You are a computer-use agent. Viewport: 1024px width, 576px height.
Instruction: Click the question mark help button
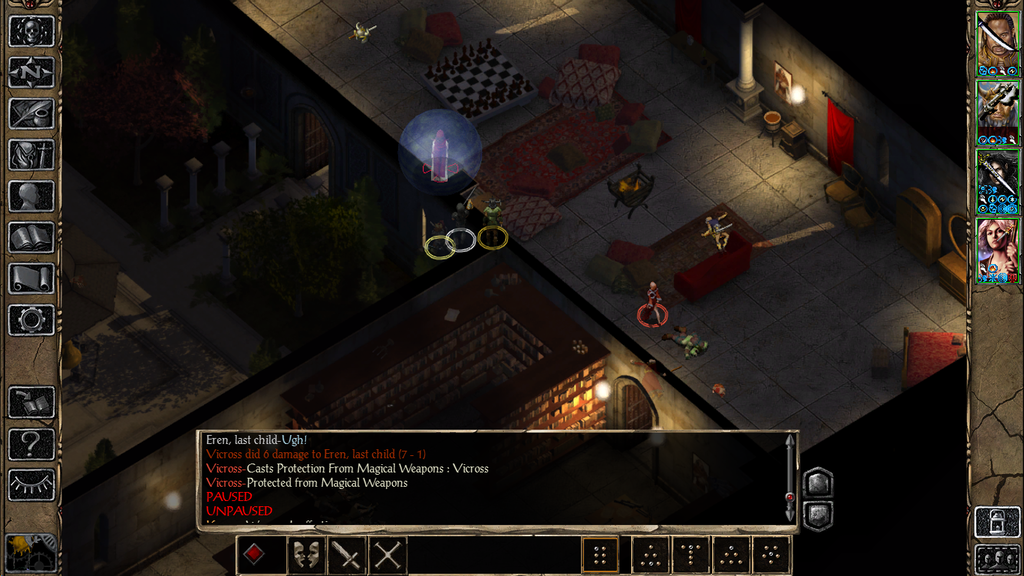pos(31,443)
